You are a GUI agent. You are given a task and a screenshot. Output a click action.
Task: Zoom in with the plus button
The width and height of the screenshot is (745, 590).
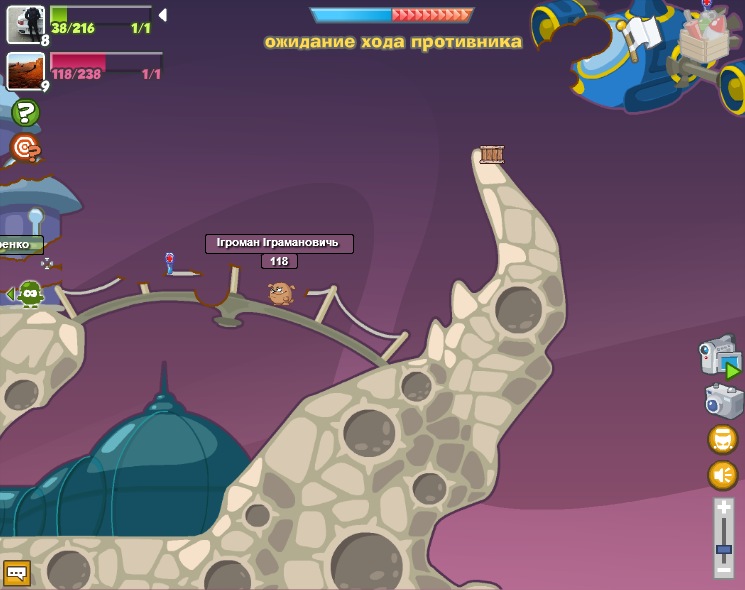click(723, 507)
